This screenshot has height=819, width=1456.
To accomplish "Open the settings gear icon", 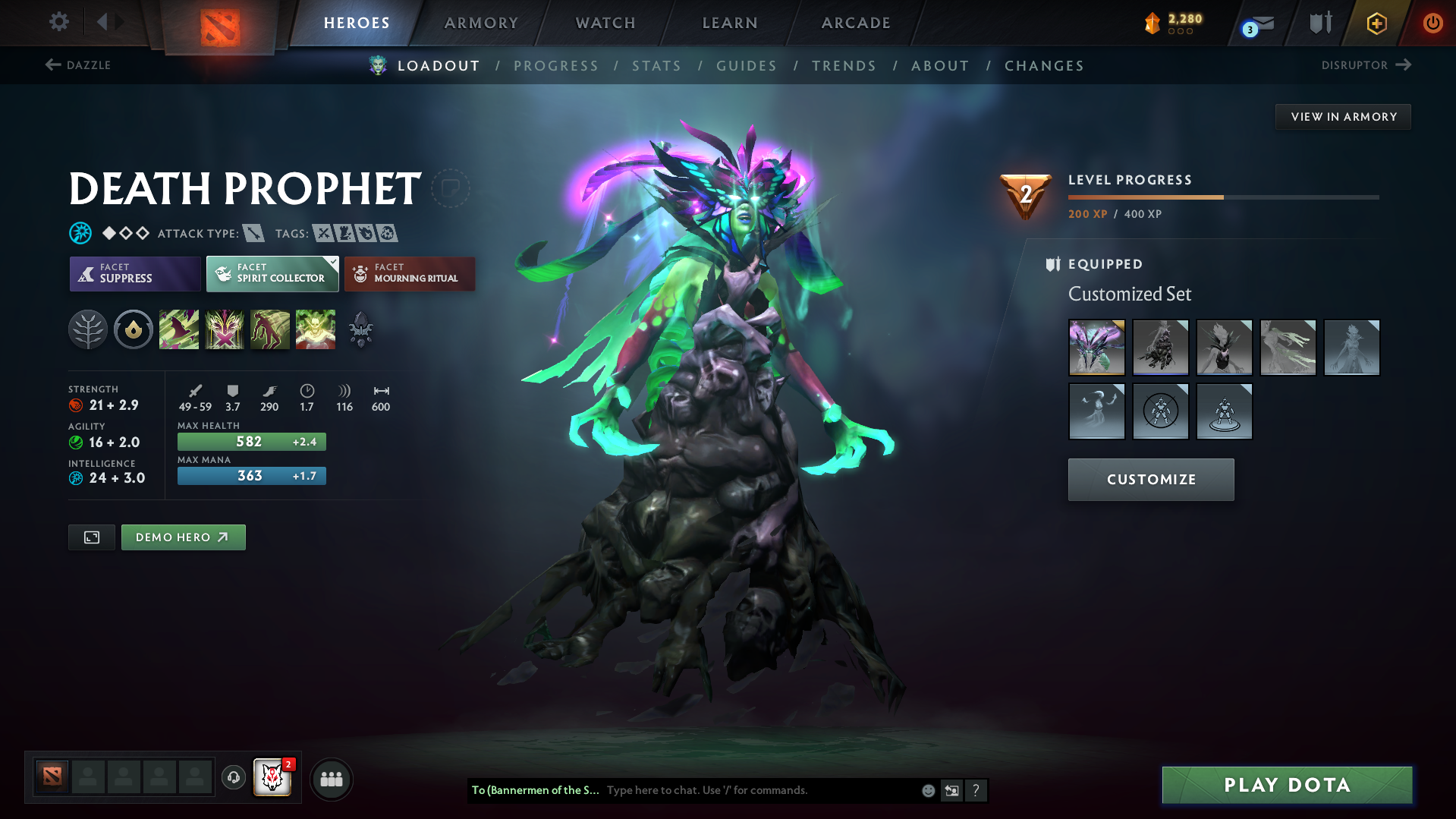I will coord(58,22).
